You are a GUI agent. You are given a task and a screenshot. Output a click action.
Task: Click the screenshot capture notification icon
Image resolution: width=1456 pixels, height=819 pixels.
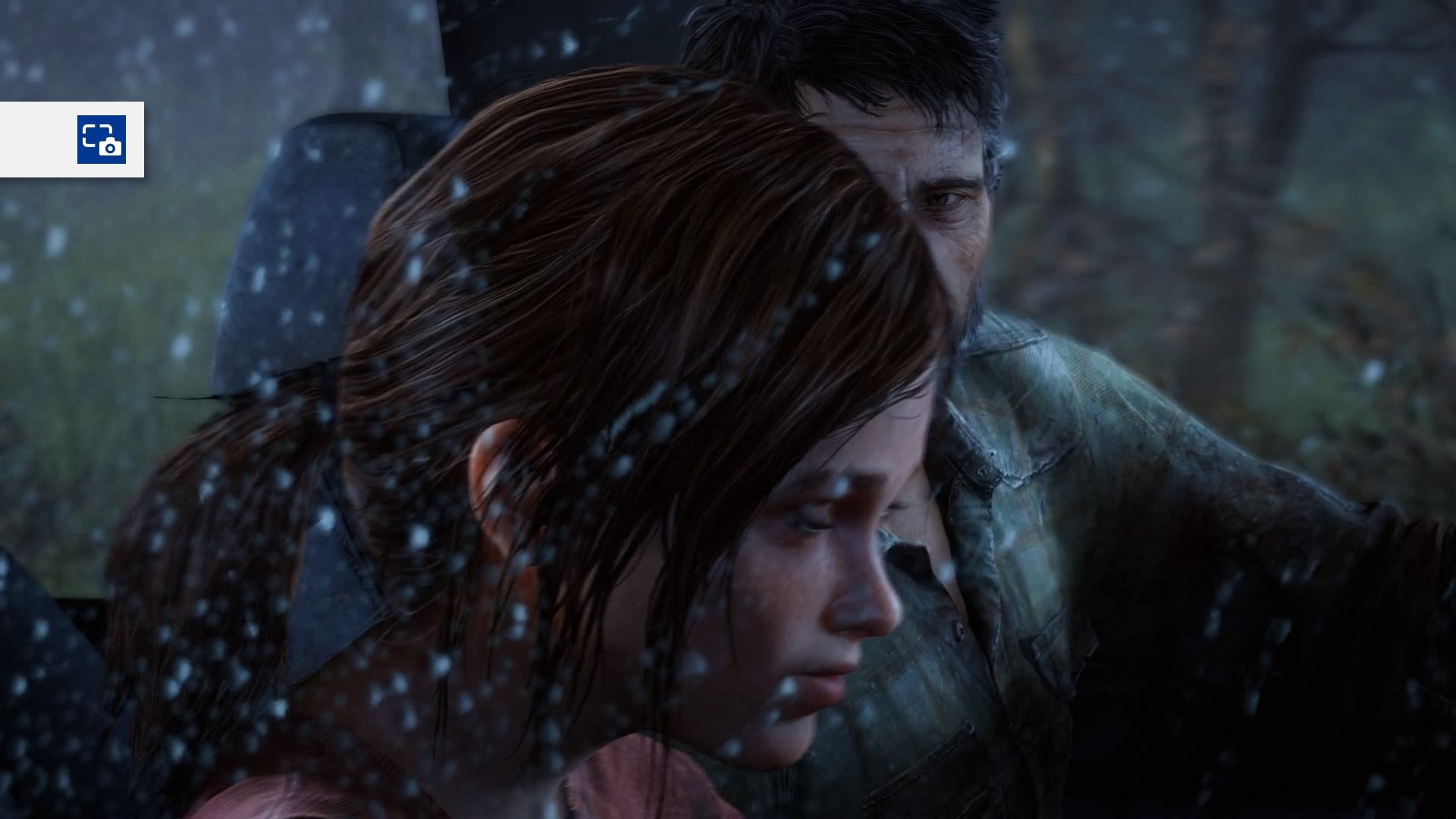(x=101, y=140)
